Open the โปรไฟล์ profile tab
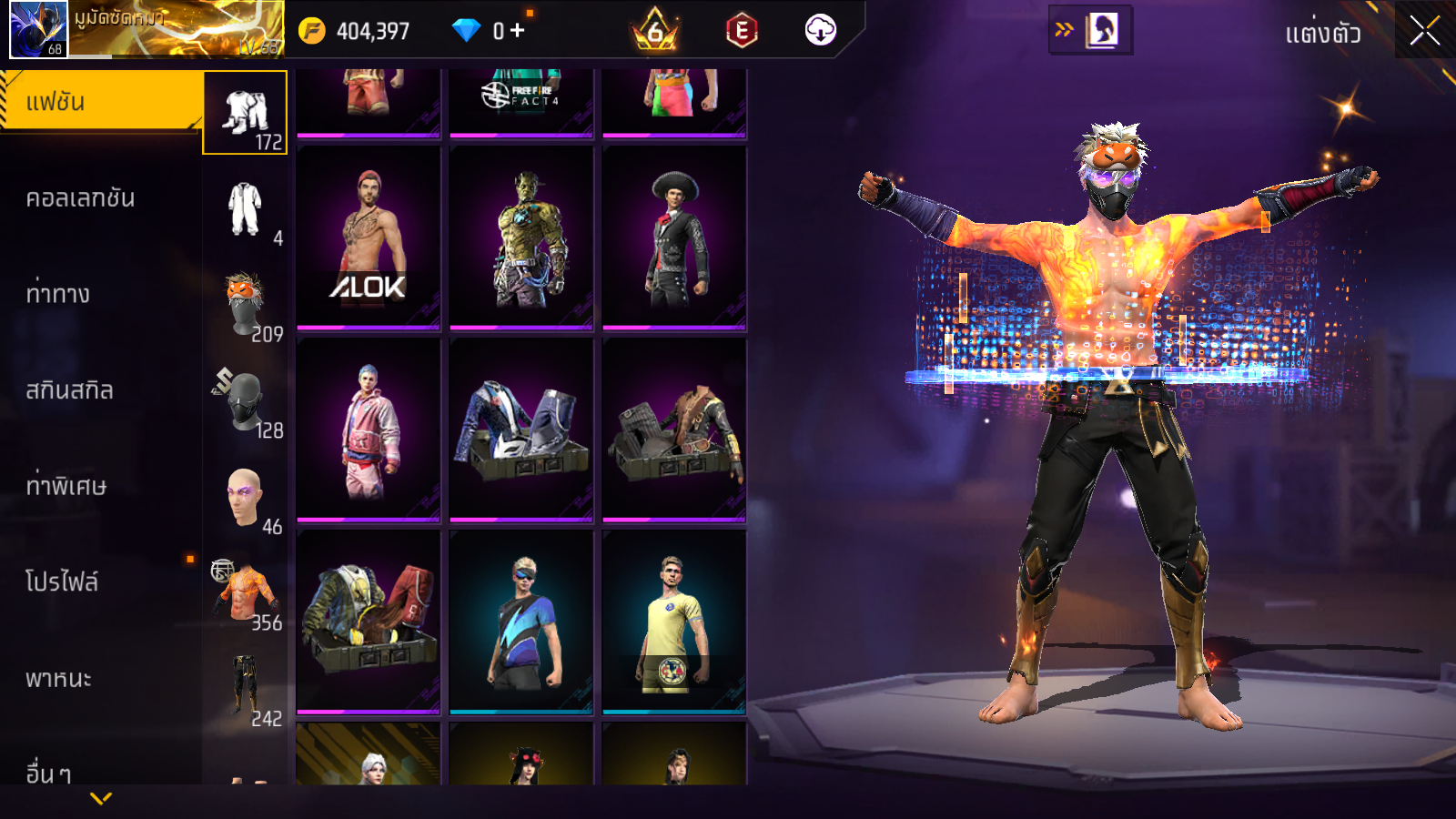This screenshot has height=819, width=1456. (62, 582)
